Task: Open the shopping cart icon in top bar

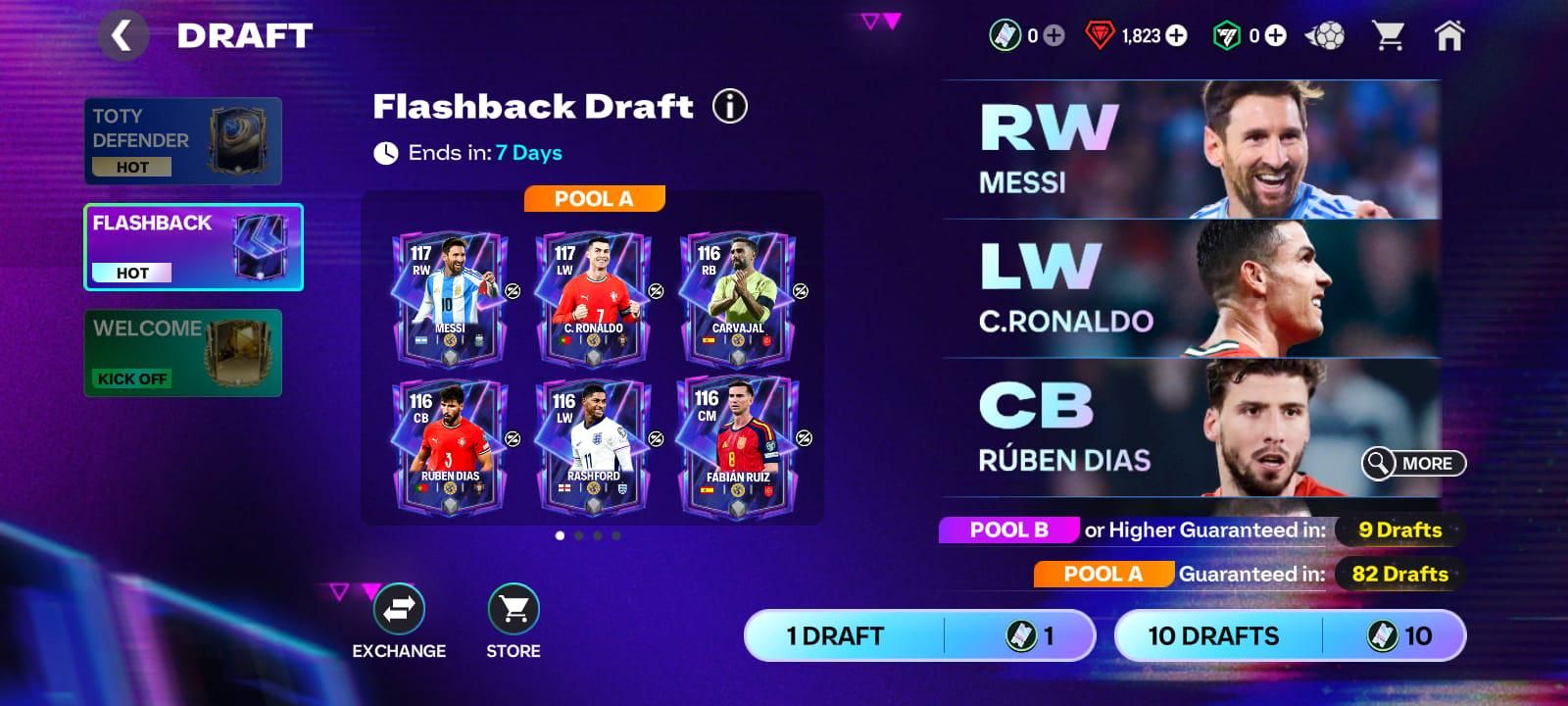Action: (x=1388, y=36)
